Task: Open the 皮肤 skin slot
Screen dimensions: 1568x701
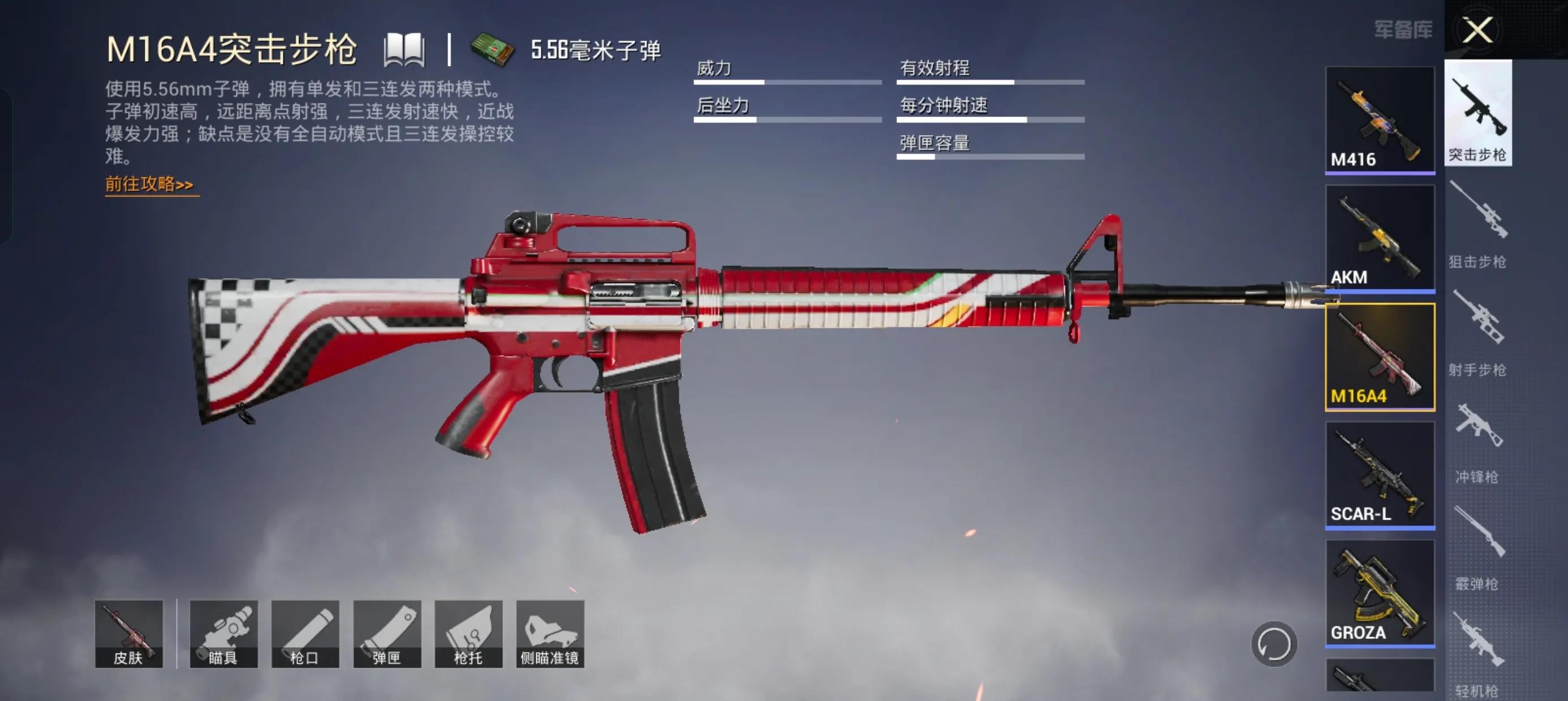Action: click(x=129, y=634)
